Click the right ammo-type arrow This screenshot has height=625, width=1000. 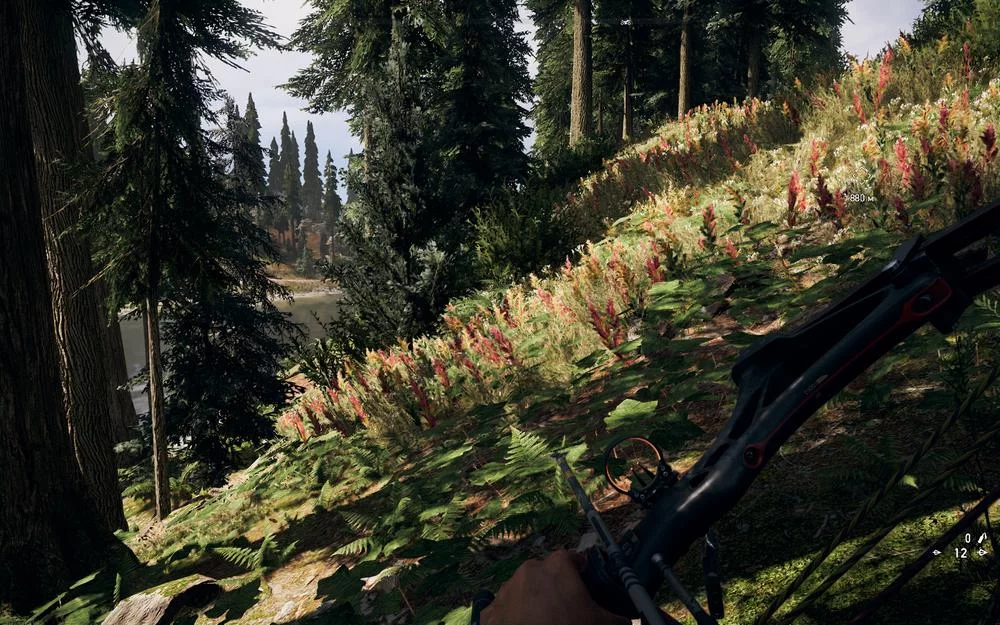pos(982,552)
